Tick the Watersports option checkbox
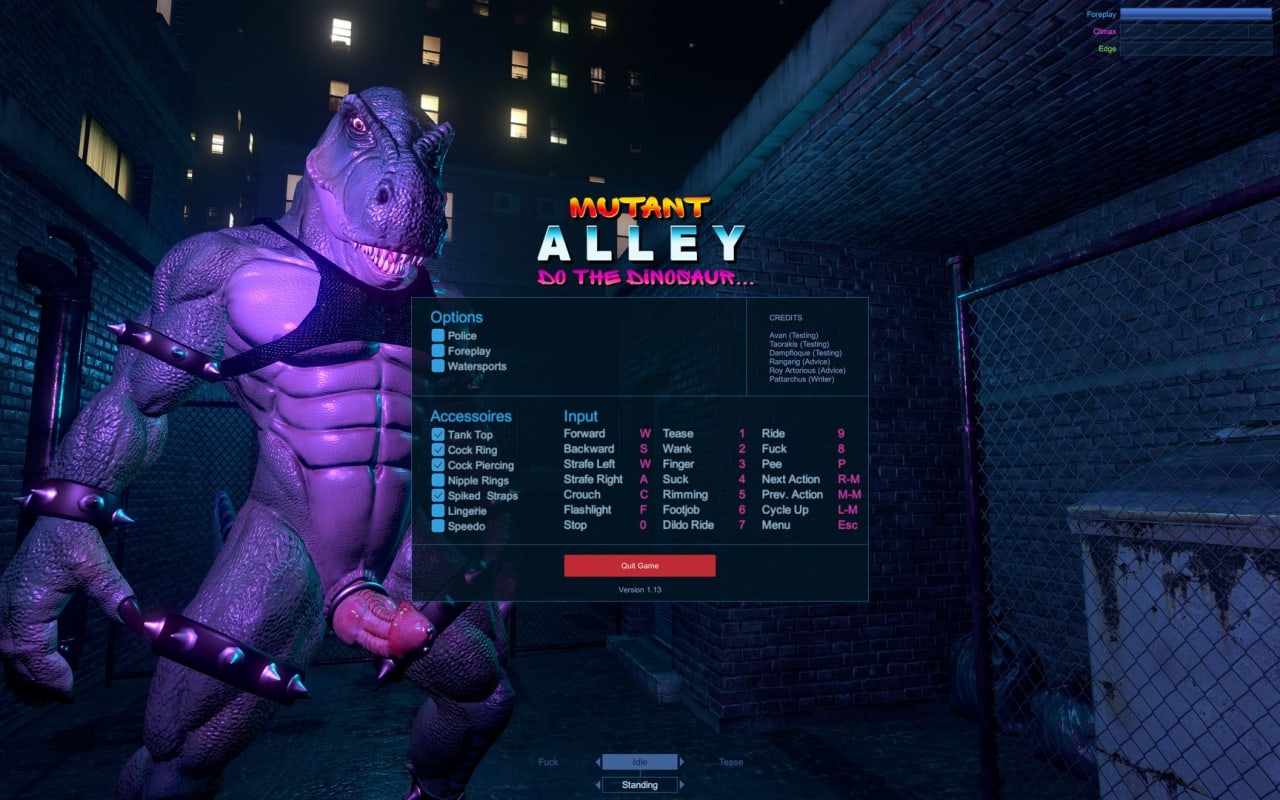 [x=438, y=366]
